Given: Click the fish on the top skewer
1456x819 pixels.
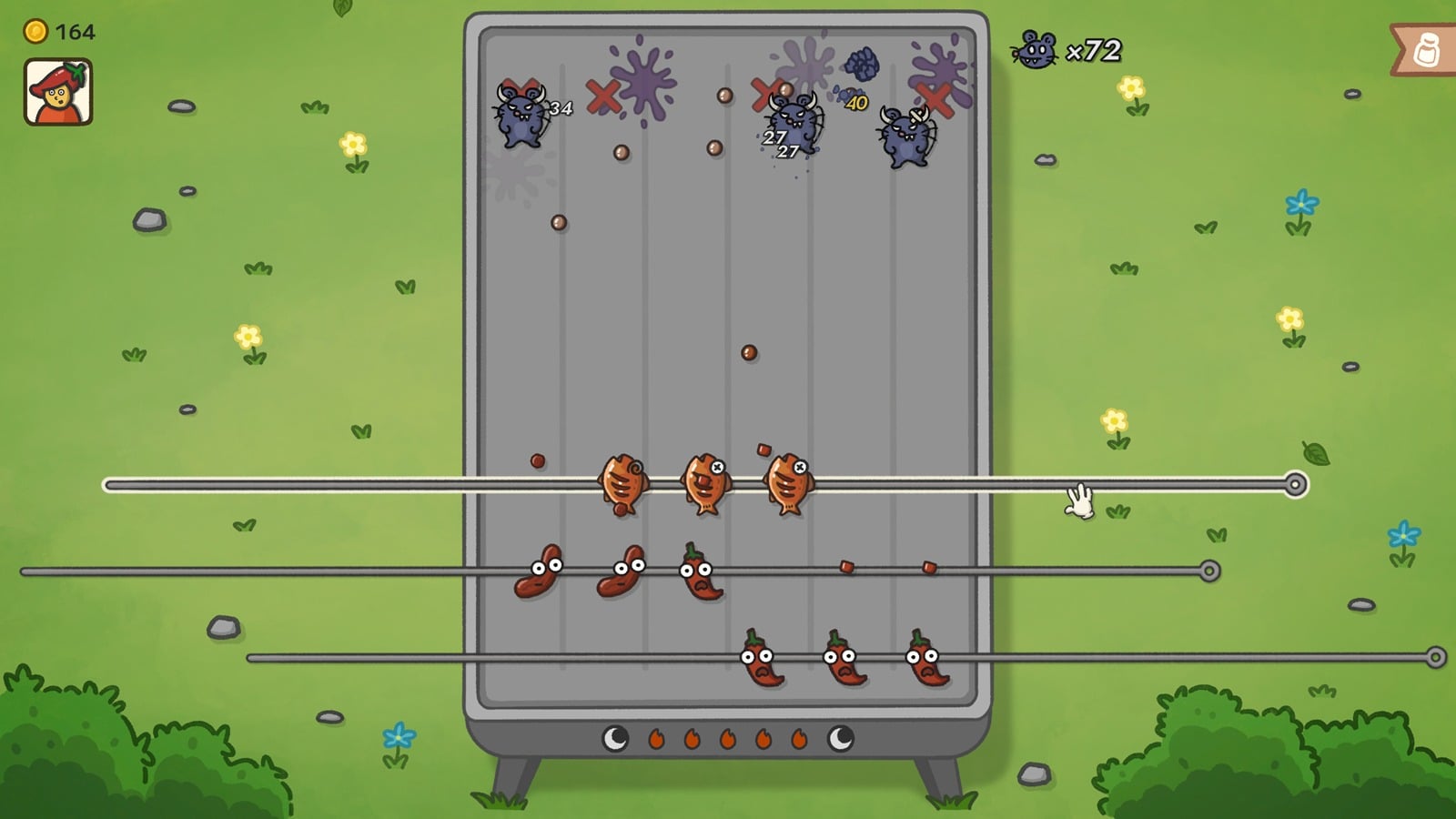Looking at the screenshot, I should (x=622, y=482).
